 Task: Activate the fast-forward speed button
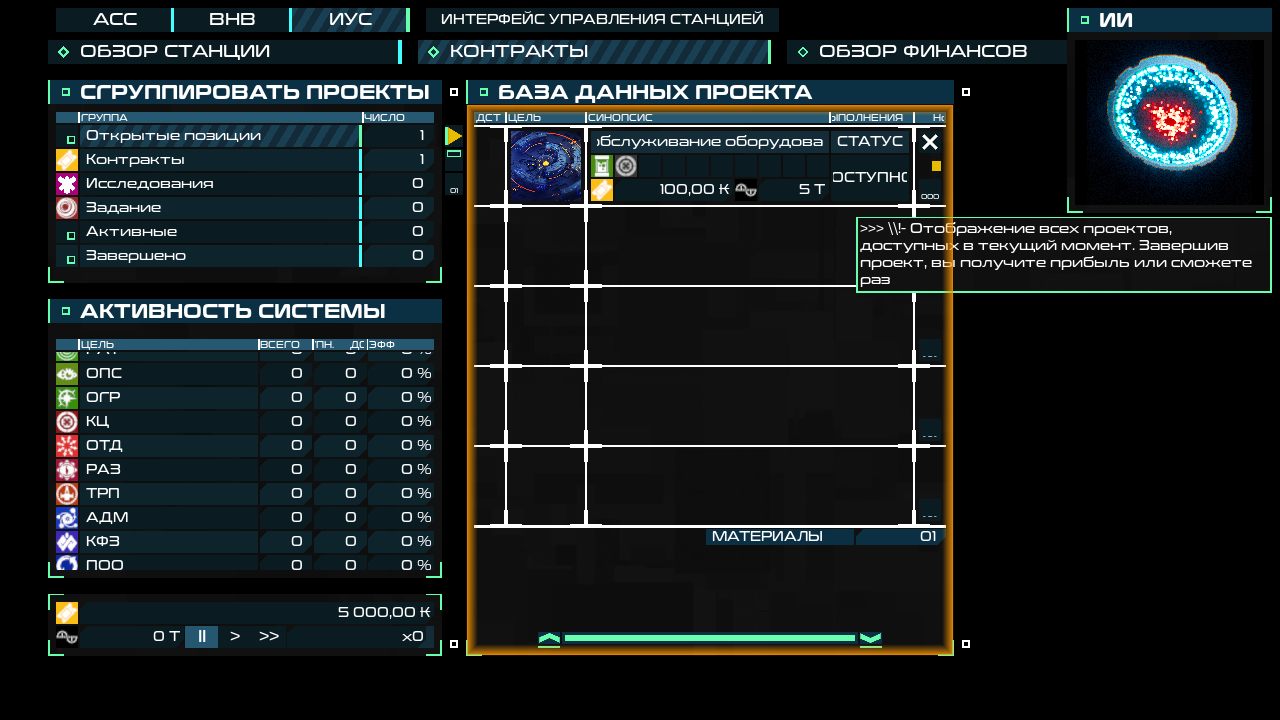click(x=269, y=636)
